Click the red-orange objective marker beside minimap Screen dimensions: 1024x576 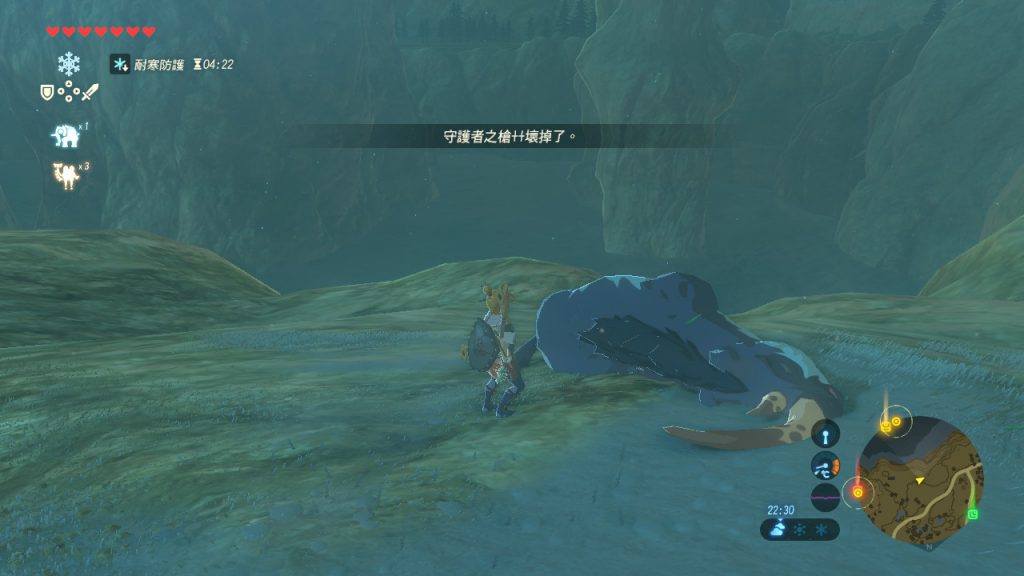coord(858,492)
